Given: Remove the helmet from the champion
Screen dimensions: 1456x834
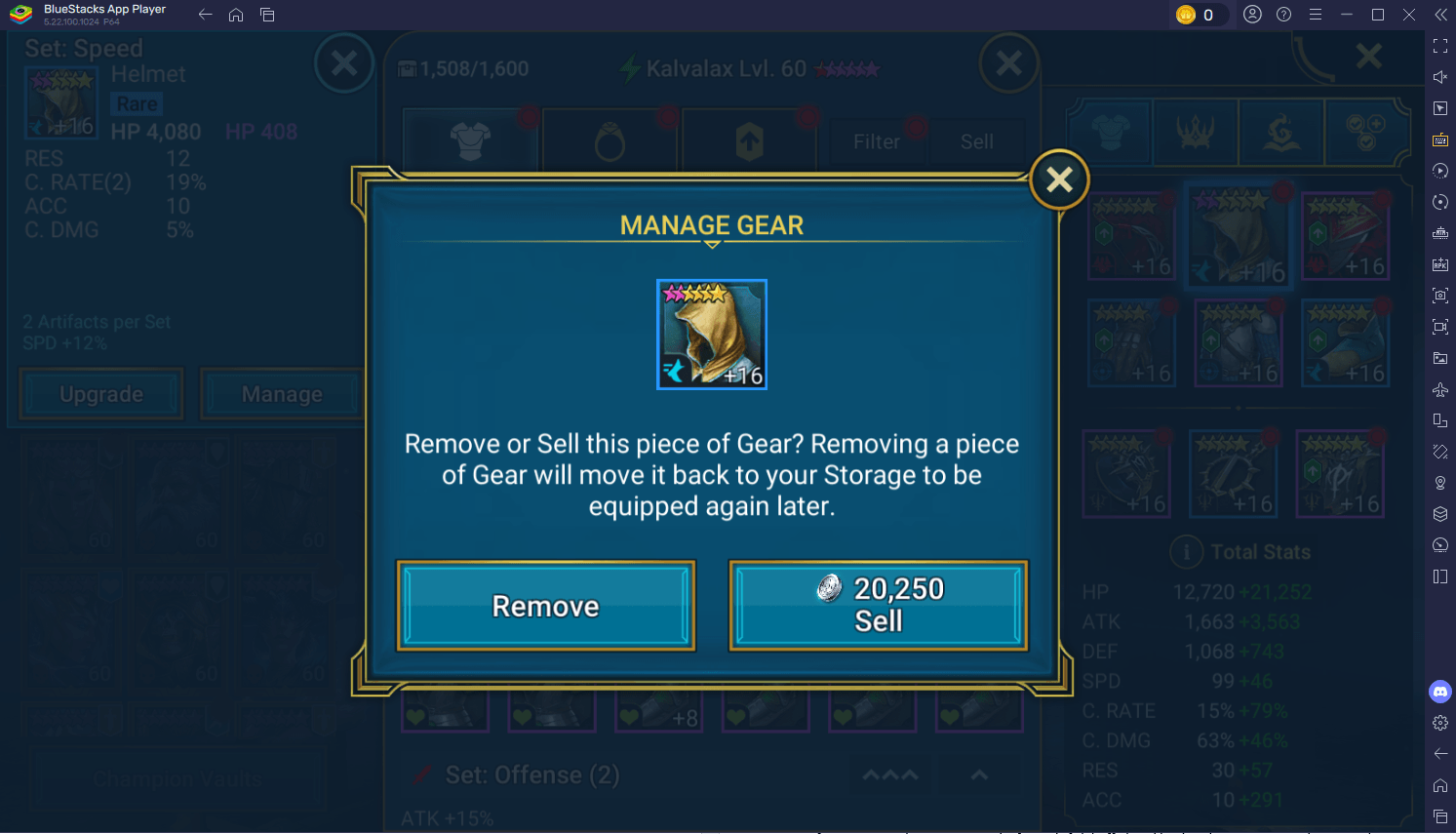Looking at the screenshot, I should [546, 606].
